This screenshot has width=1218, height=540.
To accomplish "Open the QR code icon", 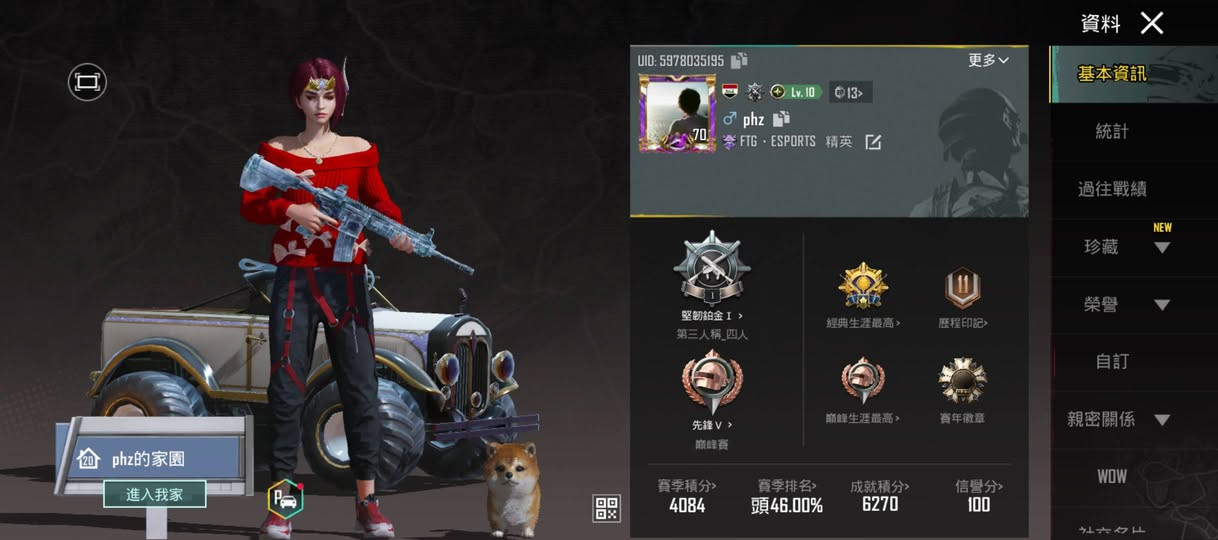I will pyautogui.click(x=606, y=508).
